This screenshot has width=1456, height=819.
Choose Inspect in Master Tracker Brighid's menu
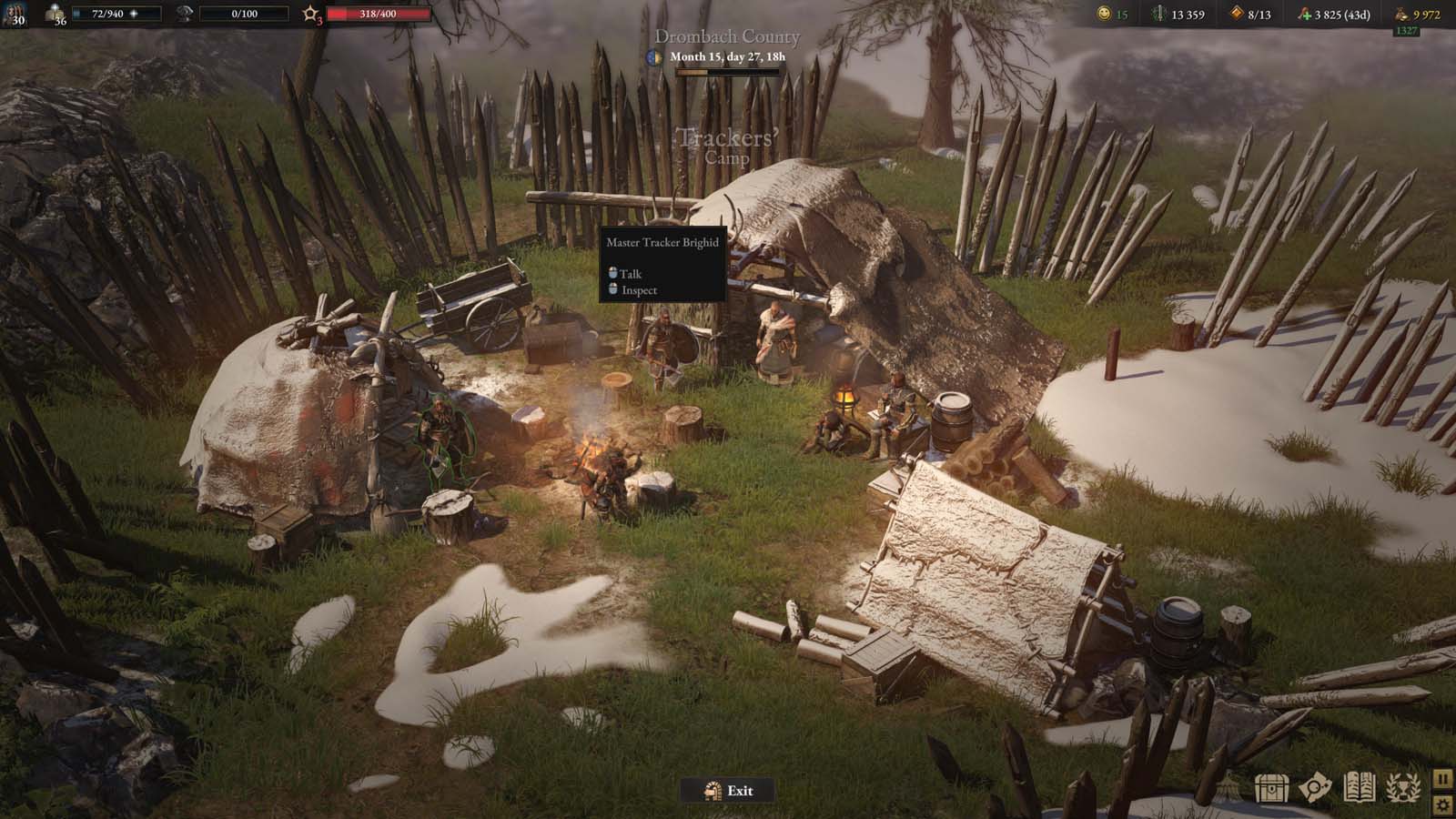pos(640,289)
